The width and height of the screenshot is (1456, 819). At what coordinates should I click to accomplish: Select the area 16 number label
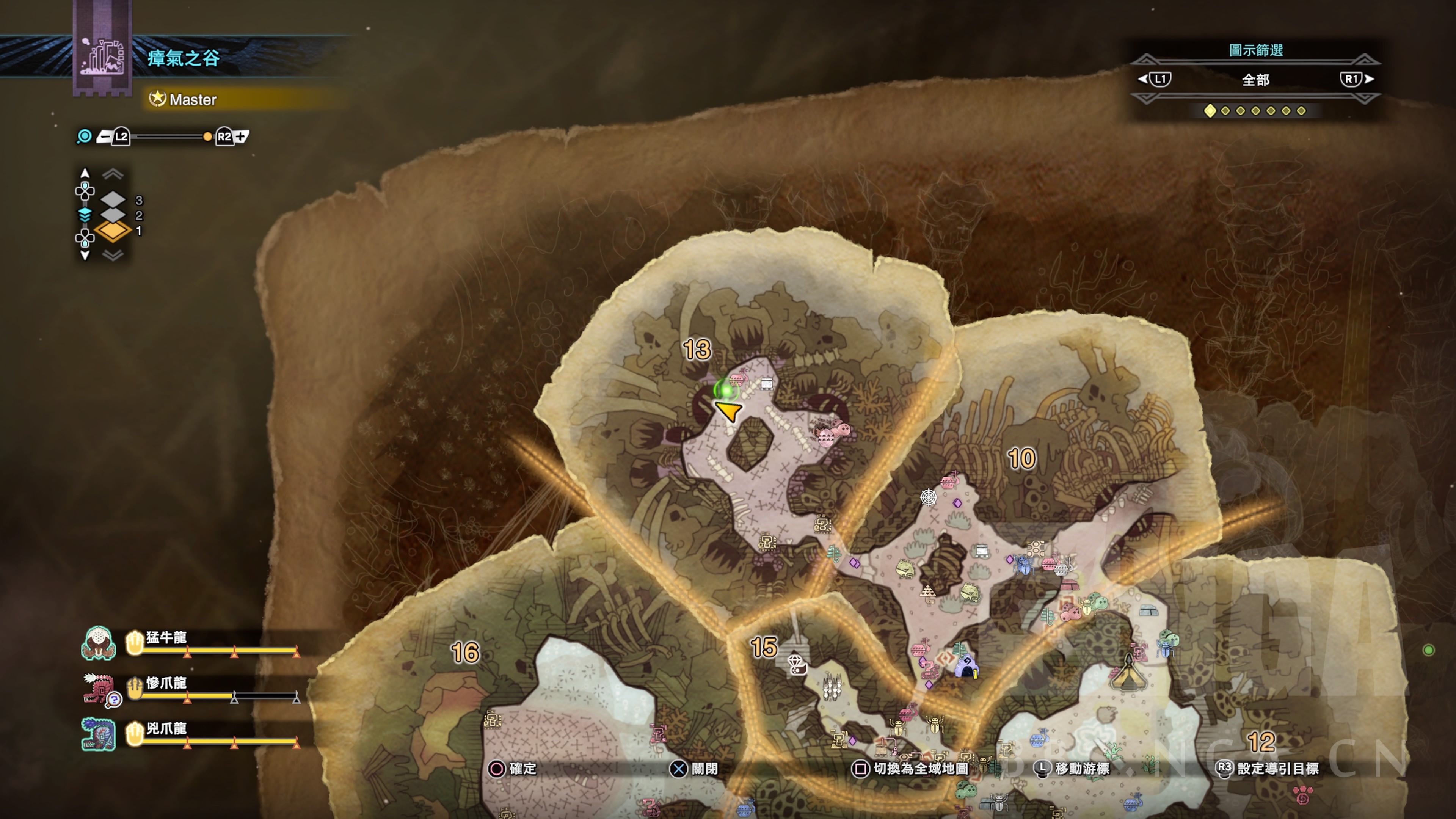(465, 653)
